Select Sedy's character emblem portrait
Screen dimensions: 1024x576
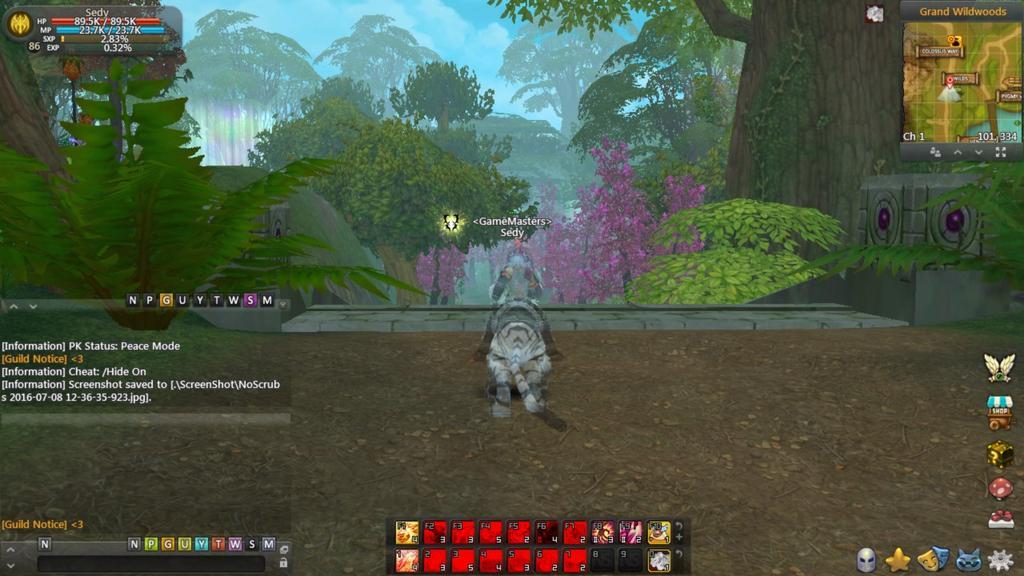click(20, 24)
